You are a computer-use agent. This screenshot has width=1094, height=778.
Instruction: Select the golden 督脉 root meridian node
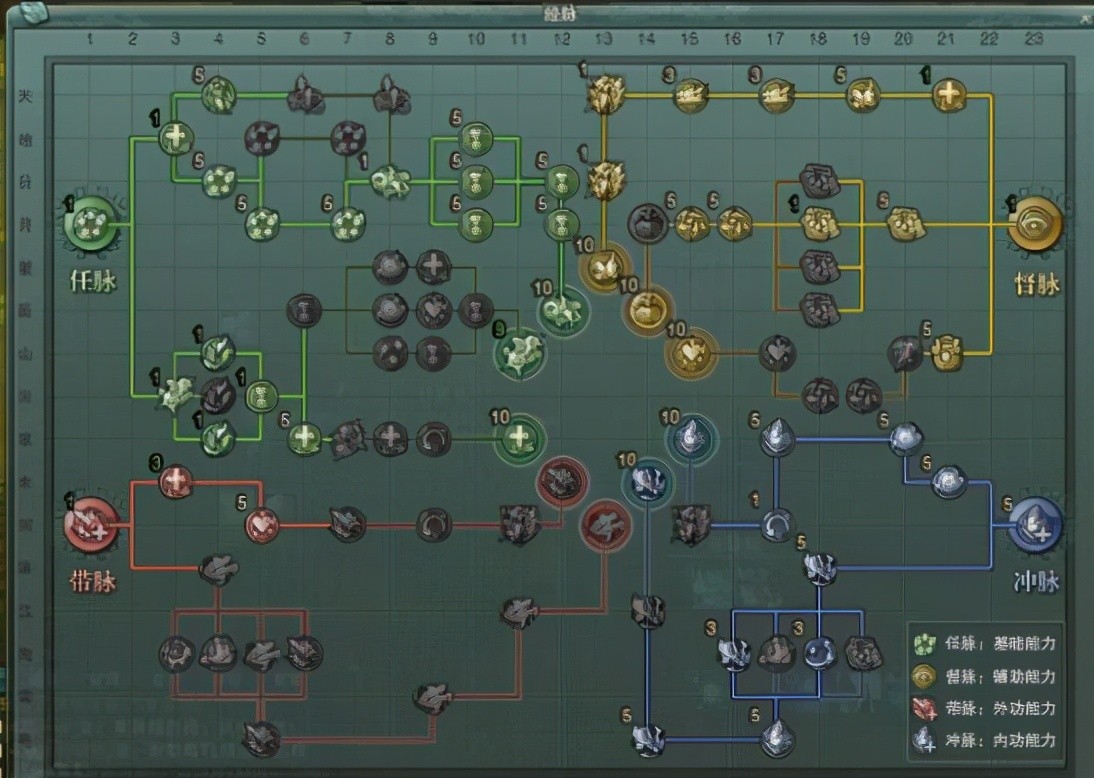click(1034, 225)
